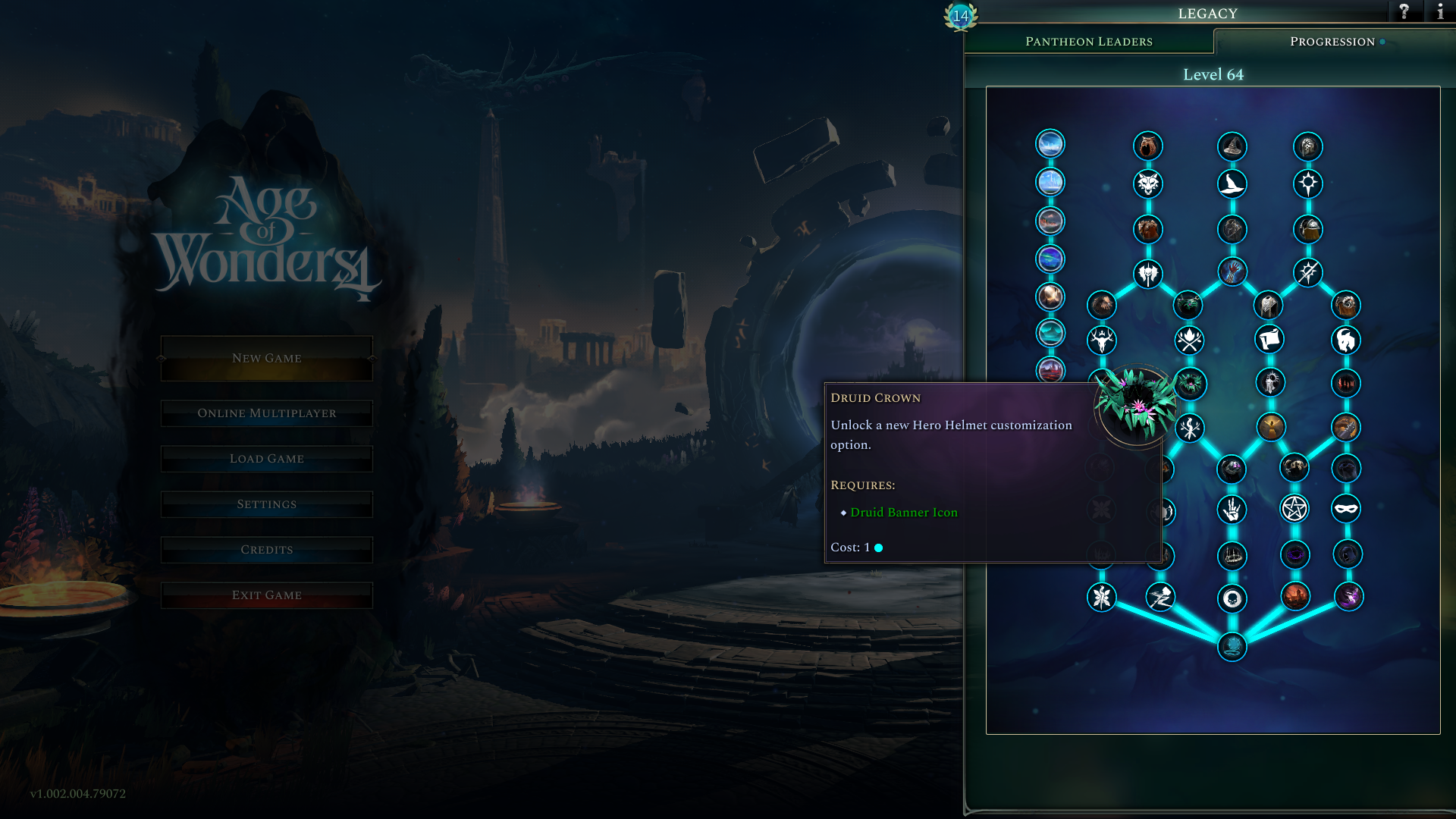Click the info icon in the top corner
Viewport: 1456px width, 819px height.
[x=1440, y=12]
